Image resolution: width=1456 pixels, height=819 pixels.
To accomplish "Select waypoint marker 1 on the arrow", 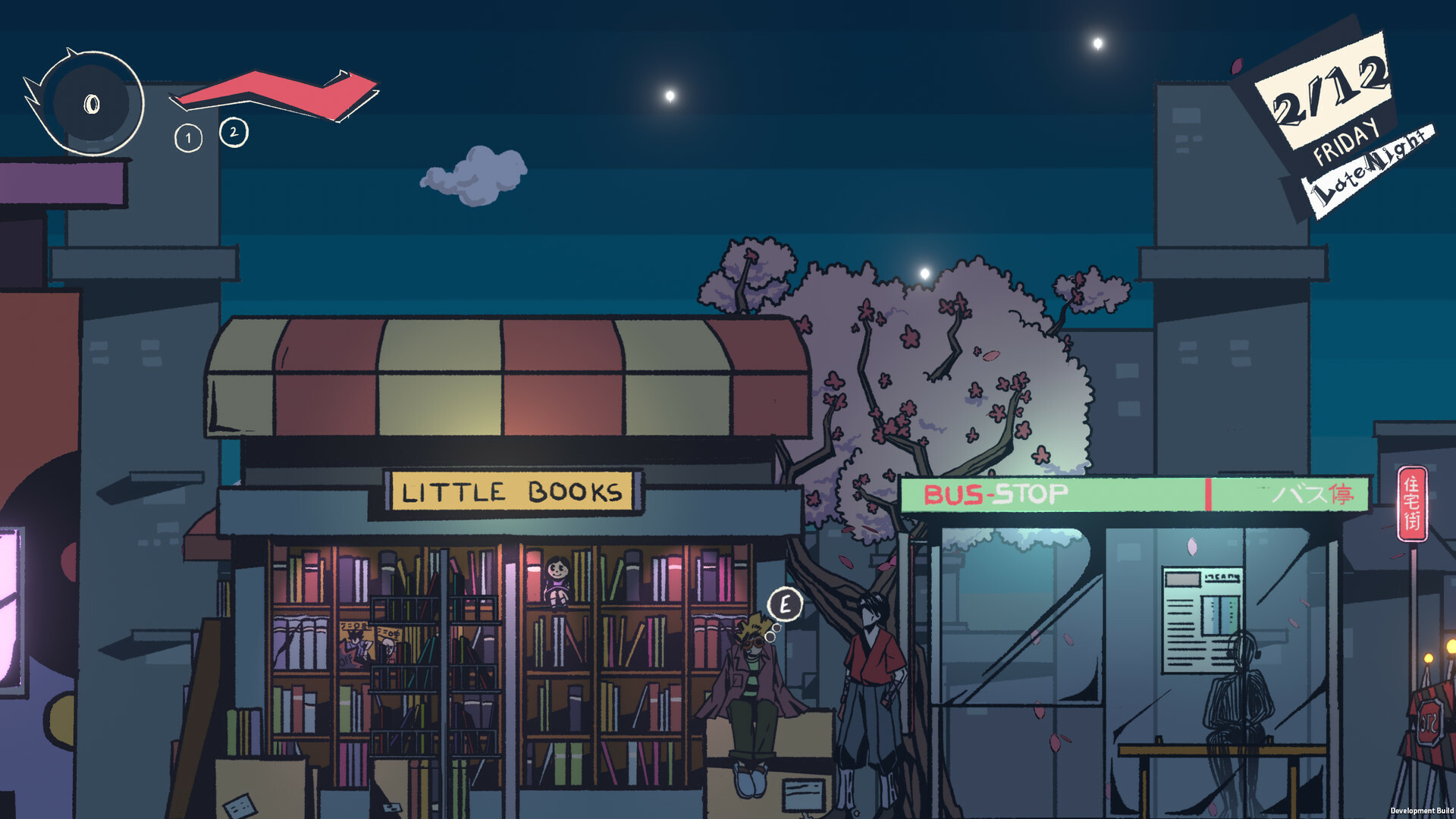I will pos(187,138).
